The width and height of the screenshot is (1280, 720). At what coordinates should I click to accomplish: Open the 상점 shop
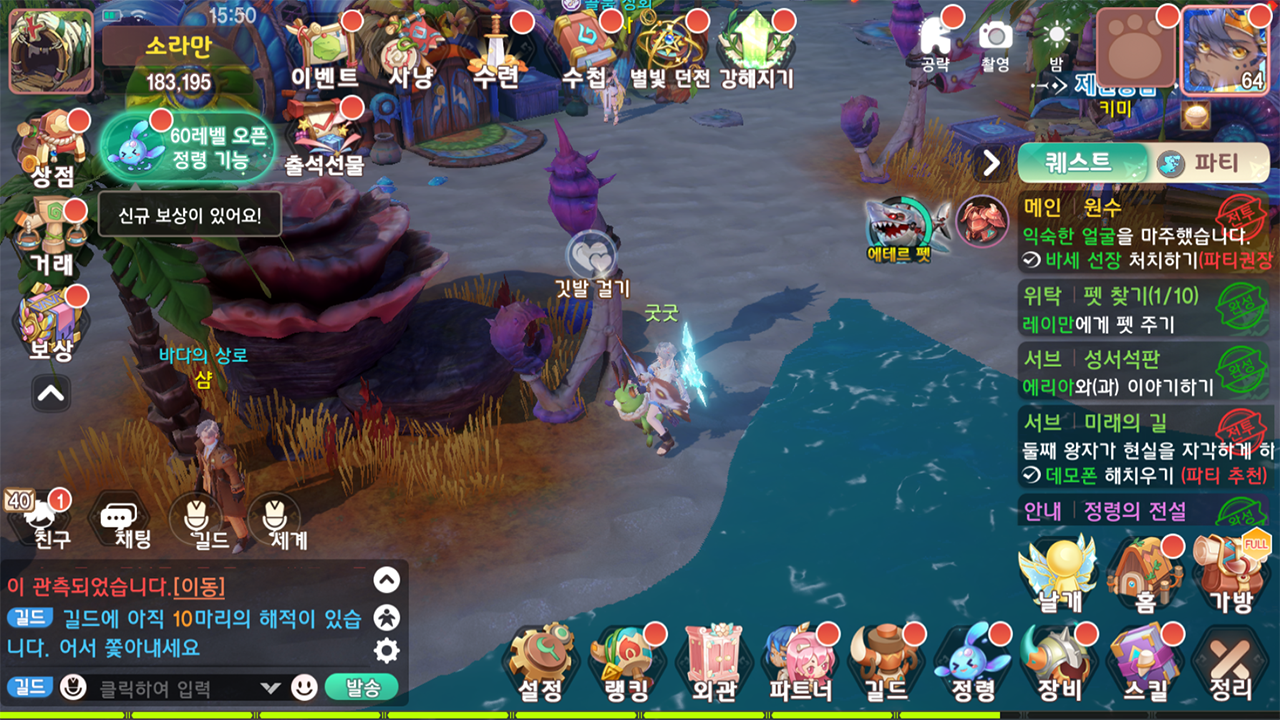pyautogui.click(x=52, y=152)
